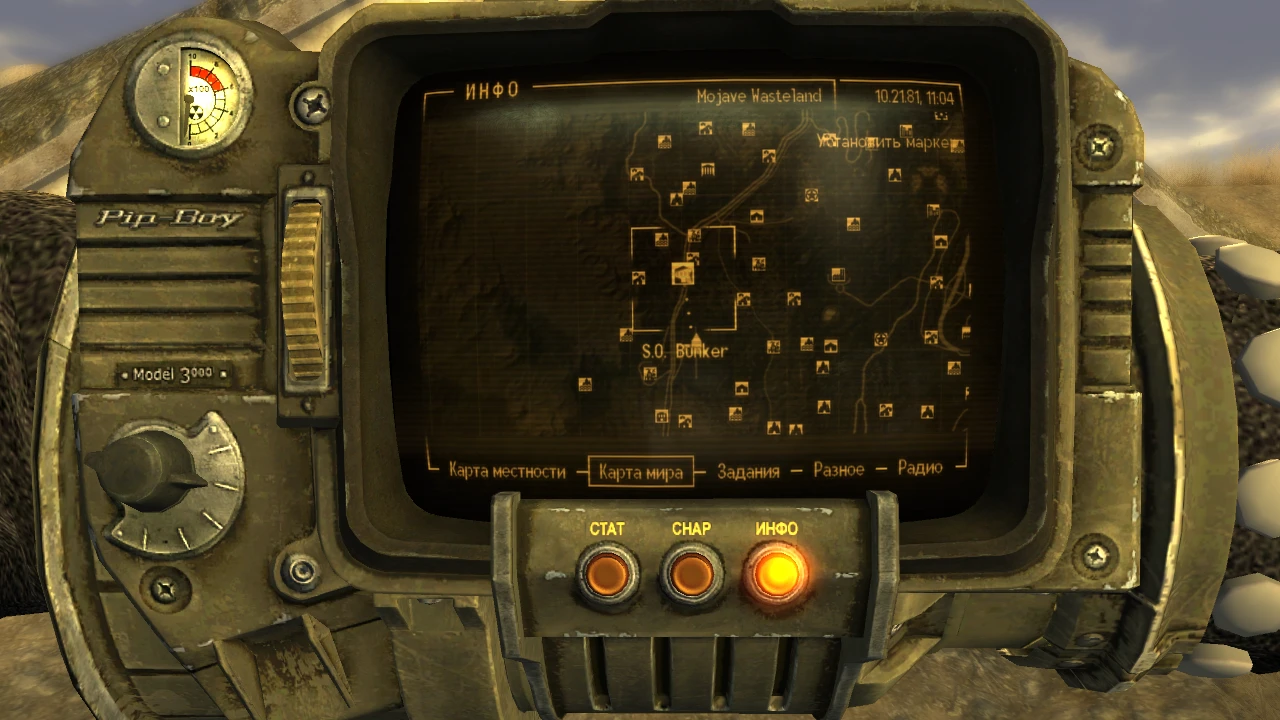This screenshot has height=720, width=1280.
Task: Click the player position marker below S.O. Bunker
Action: pyautogui.click(x=696, y=339)
